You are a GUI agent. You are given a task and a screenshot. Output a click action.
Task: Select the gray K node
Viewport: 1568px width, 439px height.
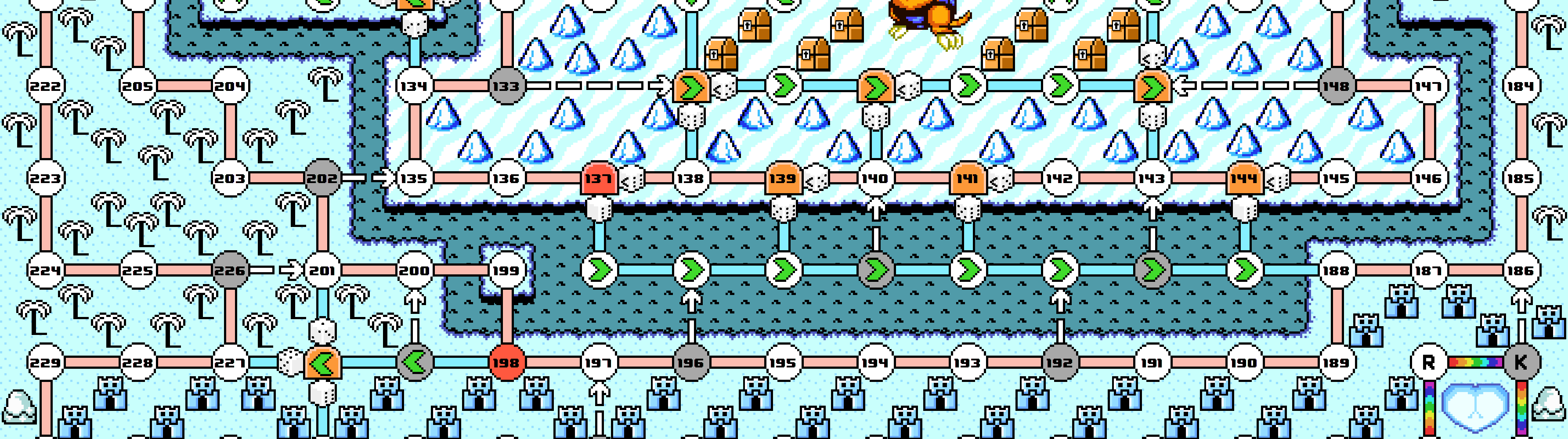click(1521, 362)
